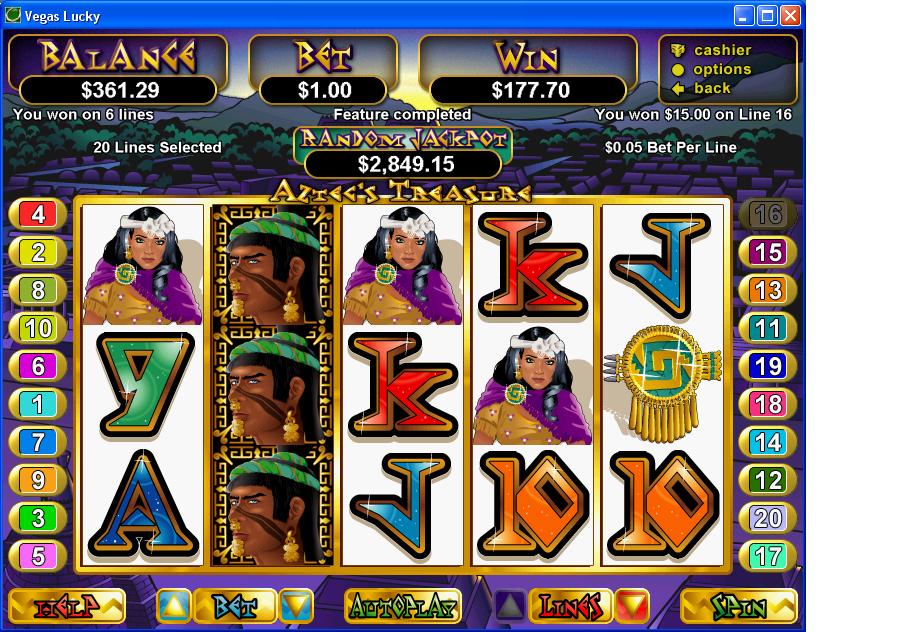924x632 pixels.
Task: Select payline number 15
Action: [x=767, y=252]
